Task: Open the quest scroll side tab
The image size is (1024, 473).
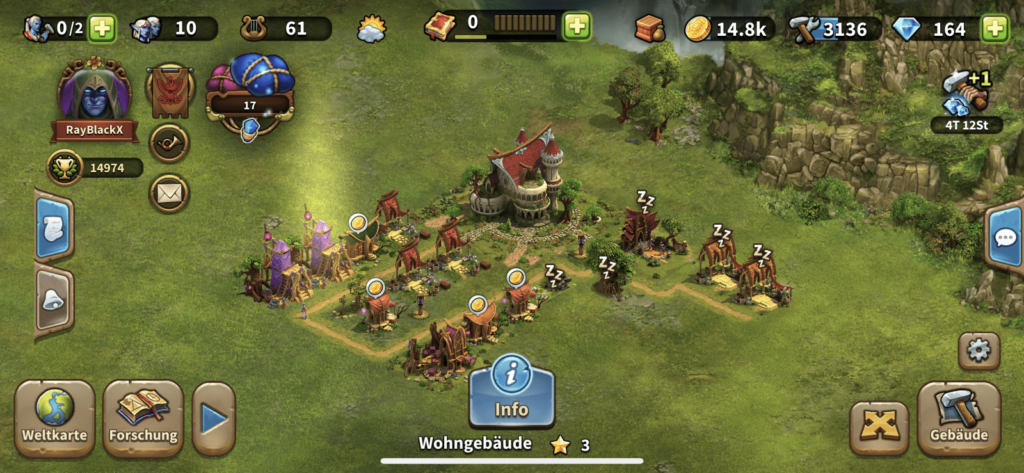Action: pos(53,226)
